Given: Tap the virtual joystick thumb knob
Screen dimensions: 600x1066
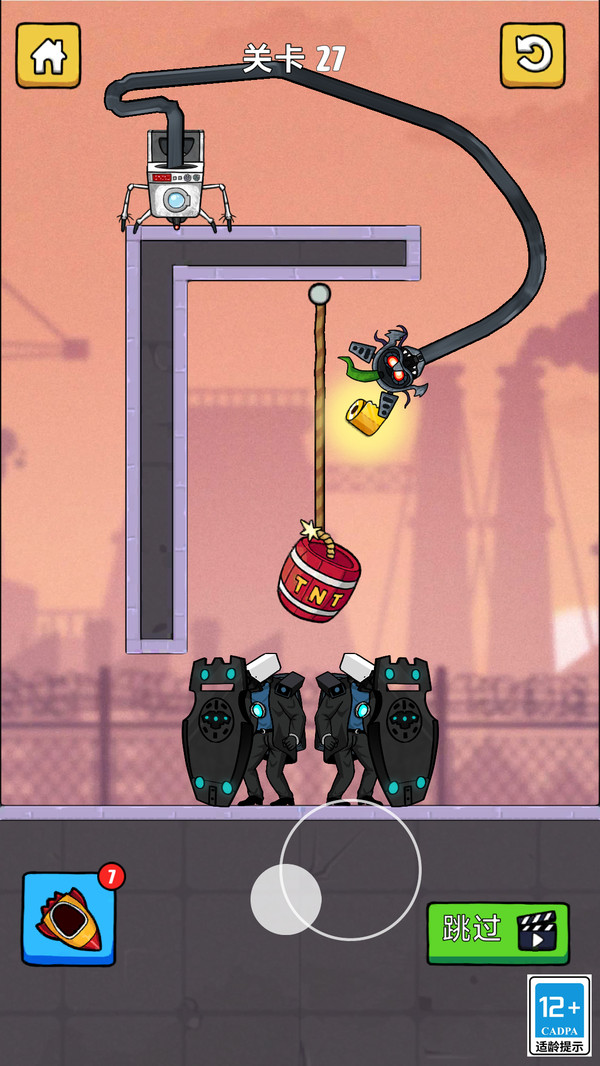Looking at the screenshot, I should [285, 898].
